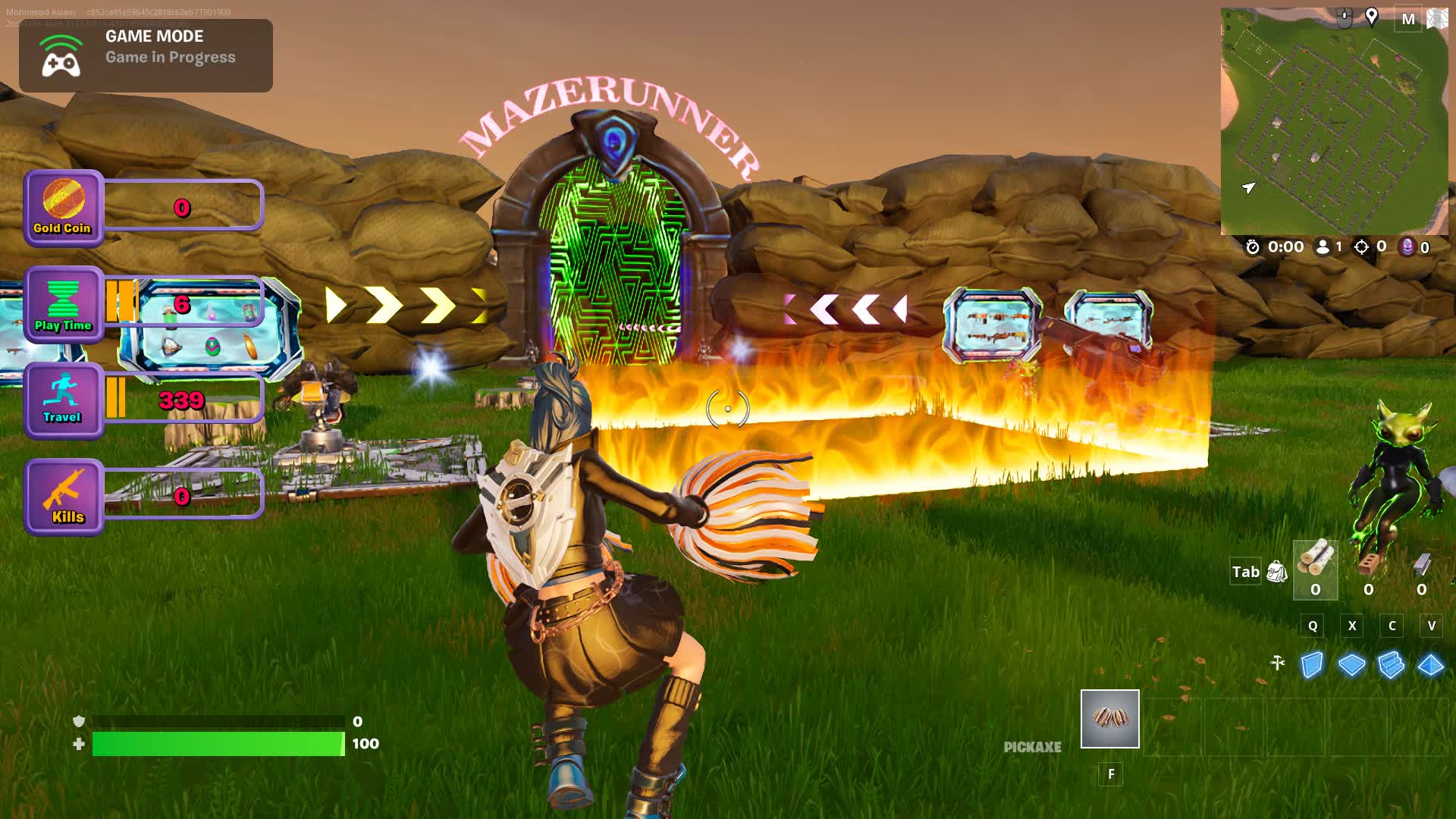Open the backpack inventory icon
This screenshot has width=1456, height=819.
1277,572
